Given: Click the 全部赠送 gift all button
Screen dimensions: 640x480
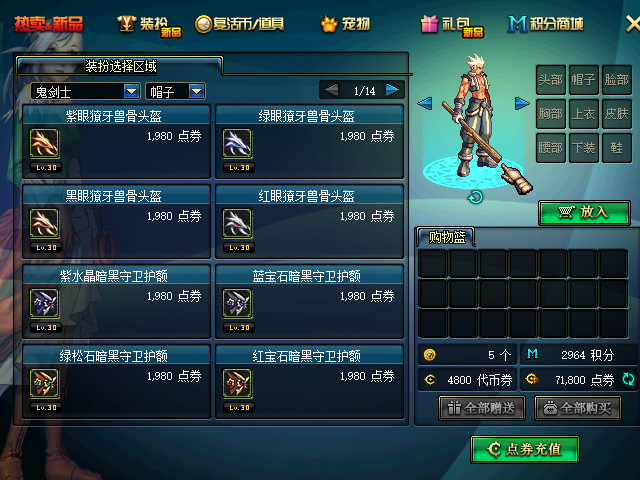Looking at the screenshot, I should tap(482, 408).
